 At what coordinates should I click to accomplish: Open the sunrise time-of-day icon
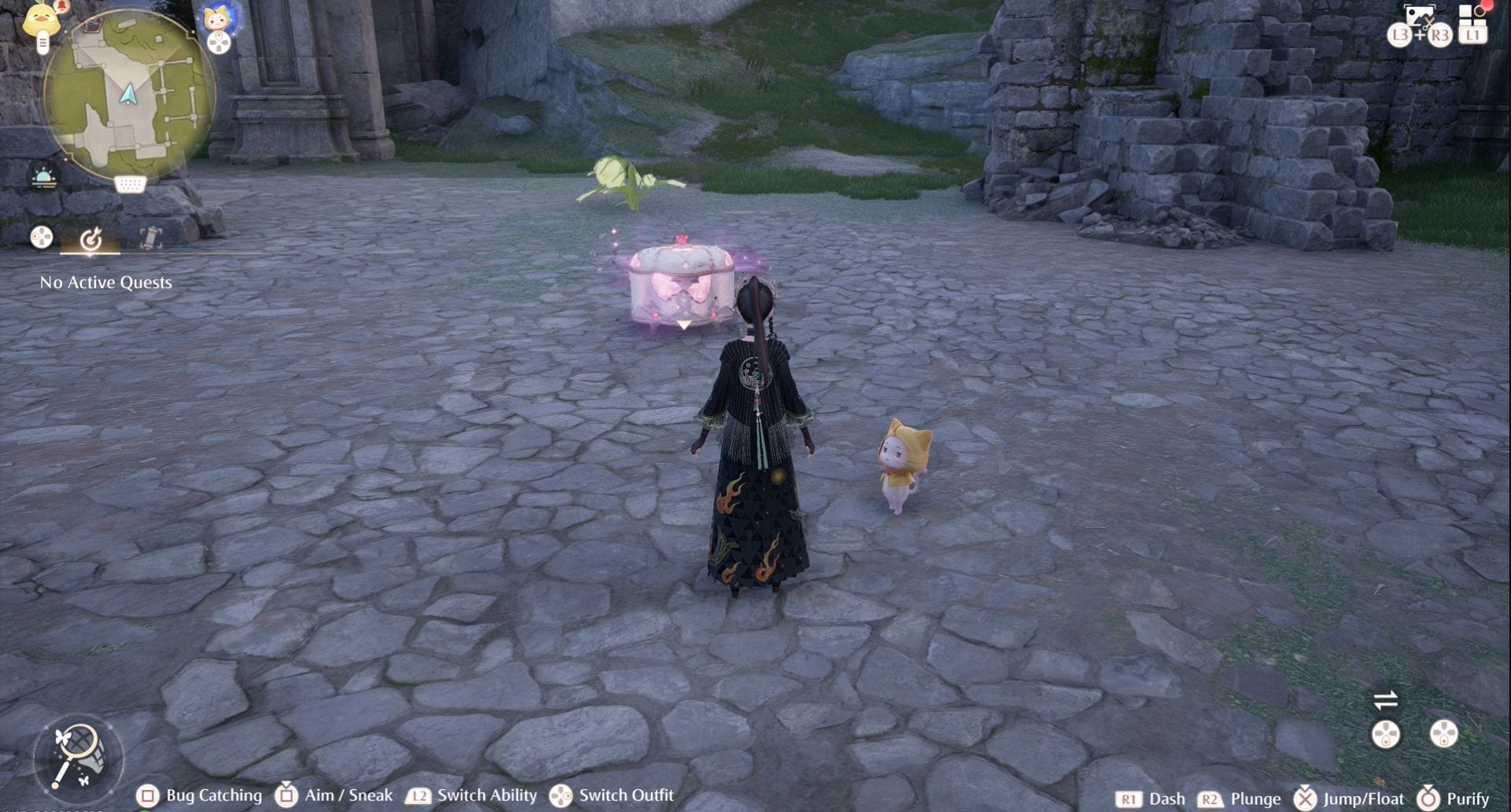click(x=43, y=177)
